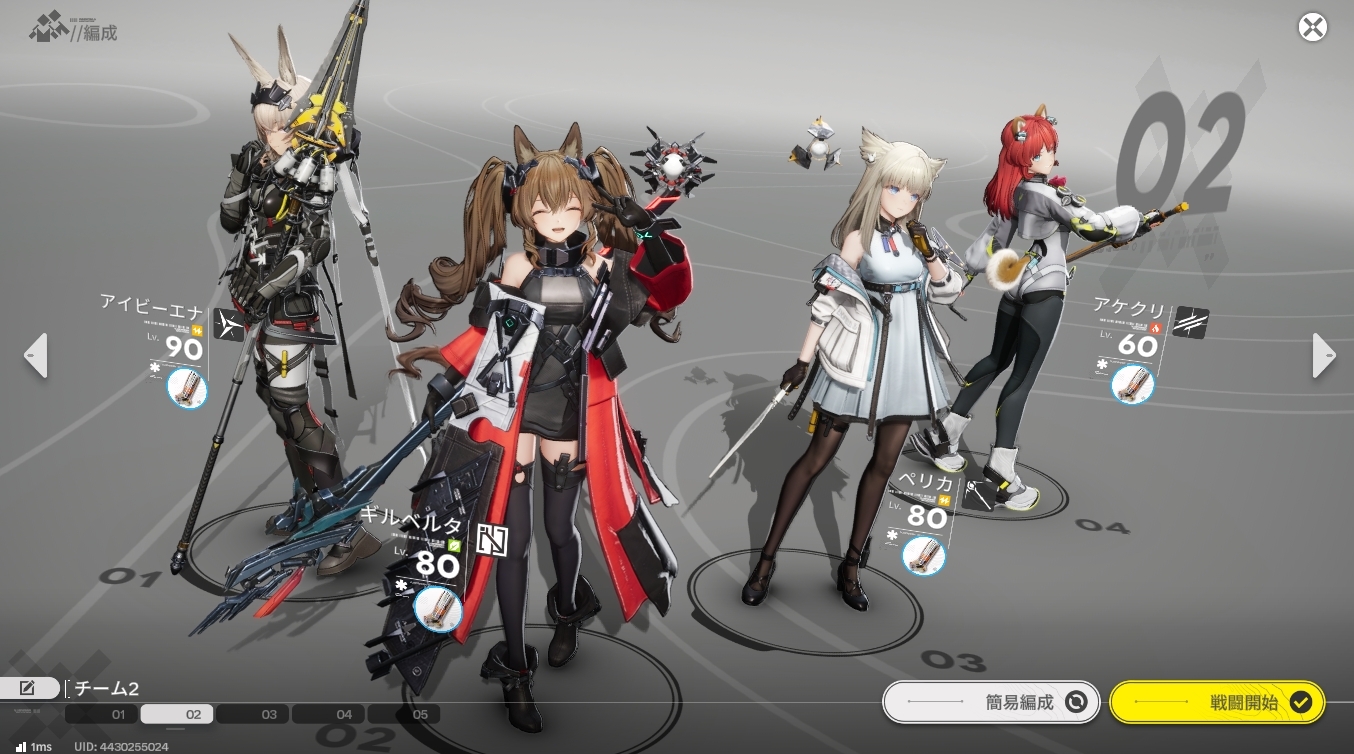The height and width of the screenshot is (754, 1354).
Task: Select ペリカ character card
Action: (x=920, y=505)
